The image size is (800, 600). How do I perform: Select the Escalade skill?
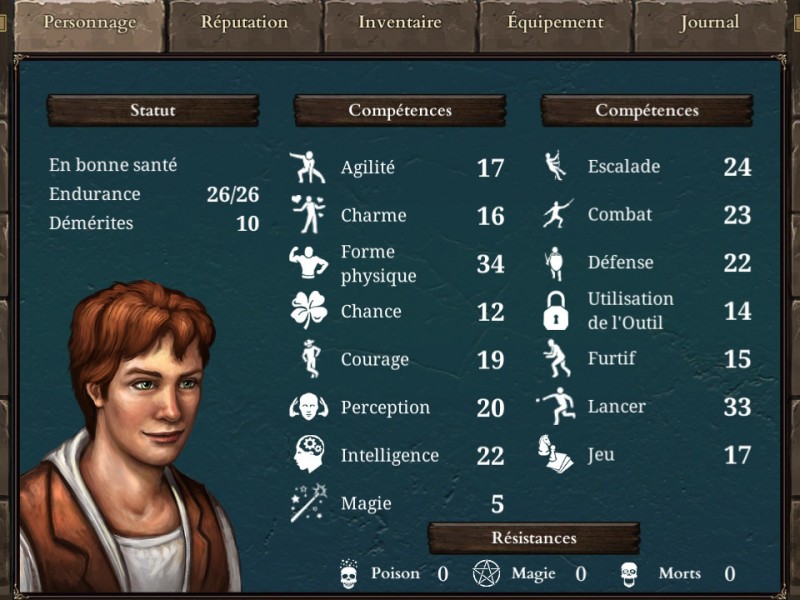pyautogui.click(x=624, y=167)
